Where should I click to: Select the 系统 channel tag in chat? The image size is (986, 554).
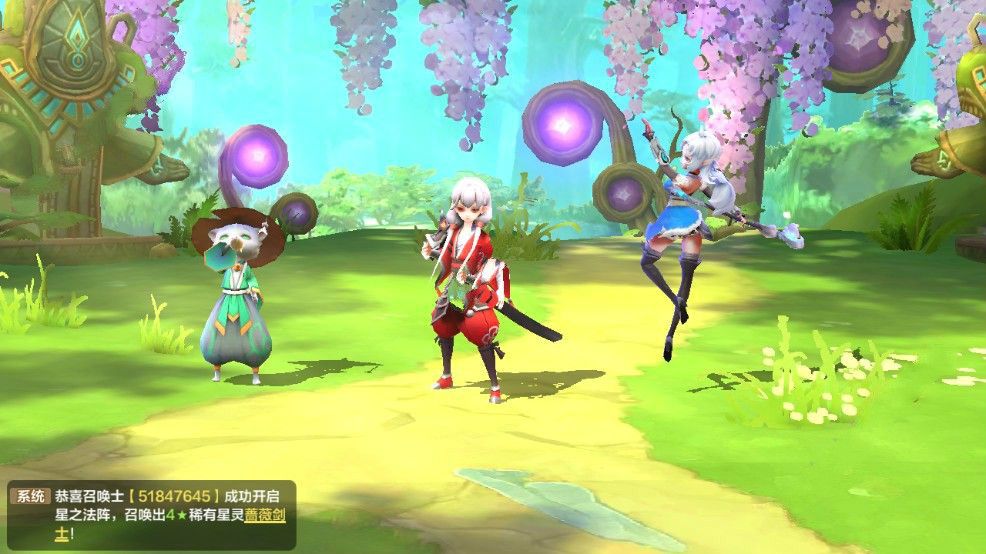click(29, 496)
